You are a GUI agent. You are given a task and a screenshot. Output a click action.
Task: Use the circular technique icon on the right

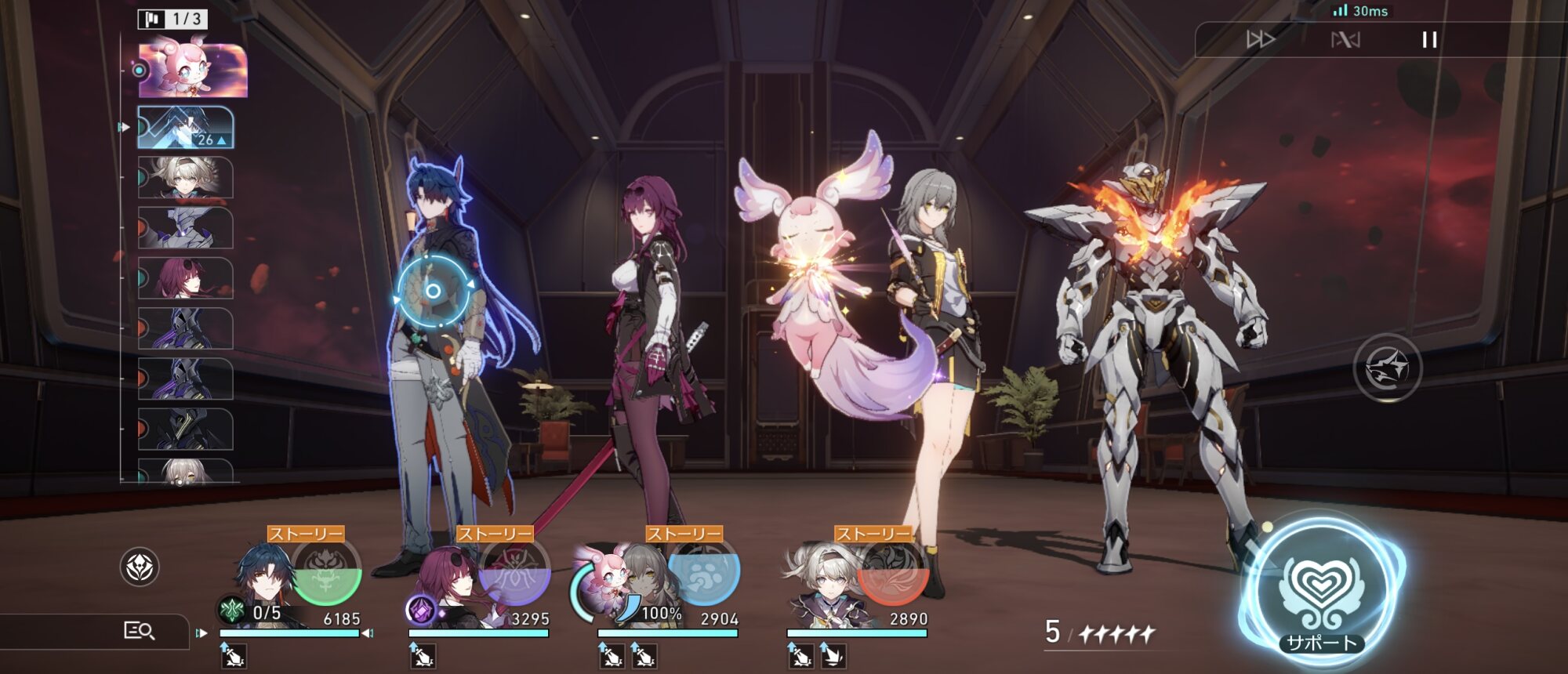(x=1387, y=368)
